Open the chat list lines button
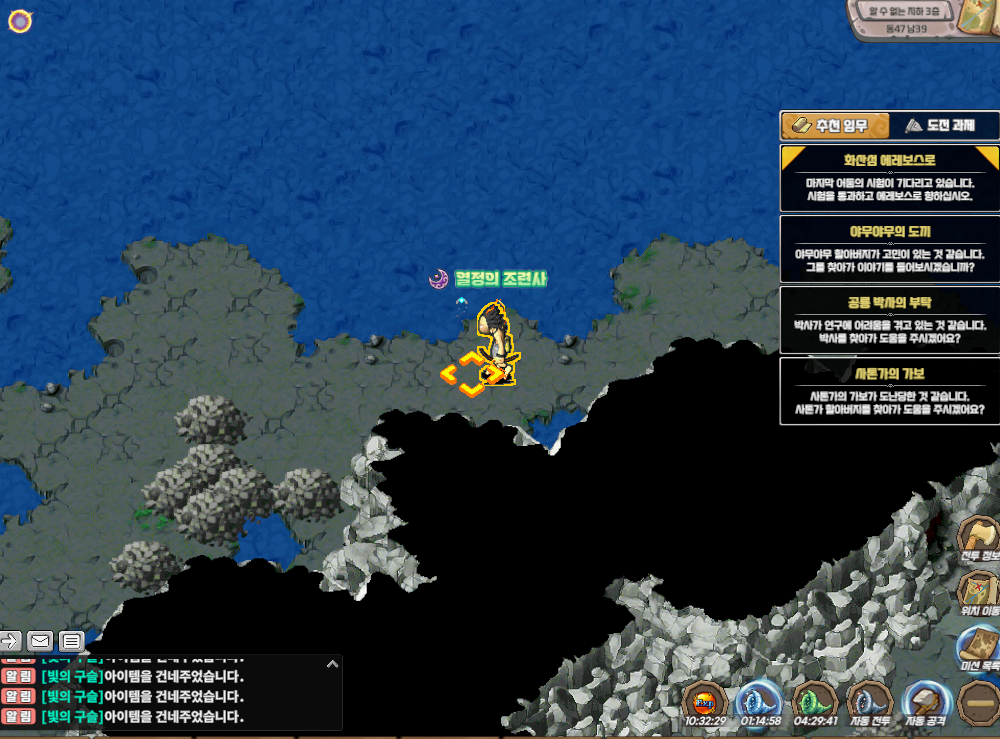 pyautogui.click(x=71, y=640)
